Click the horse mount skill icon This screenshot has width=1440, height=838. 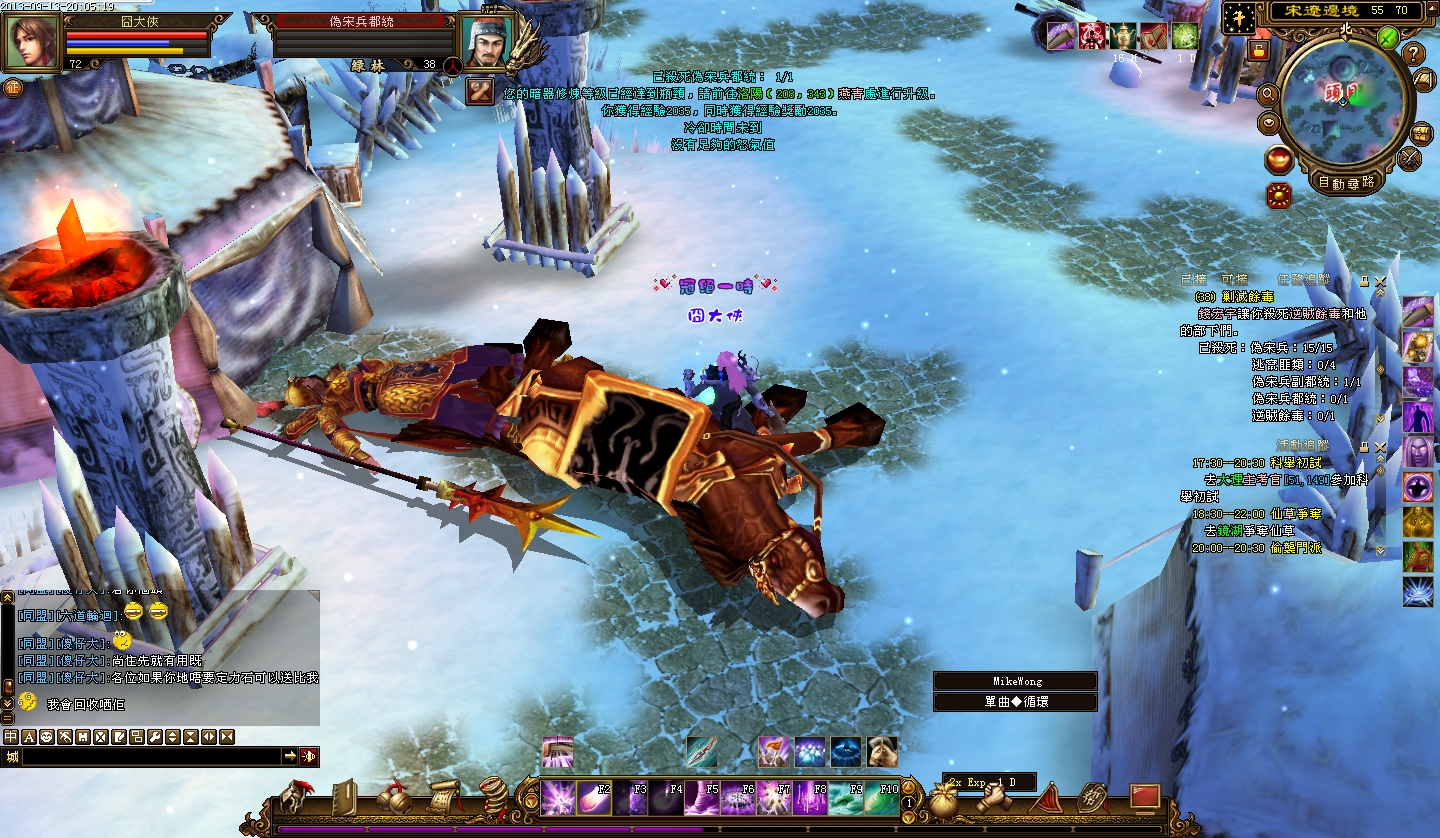(x=881, y=751)
